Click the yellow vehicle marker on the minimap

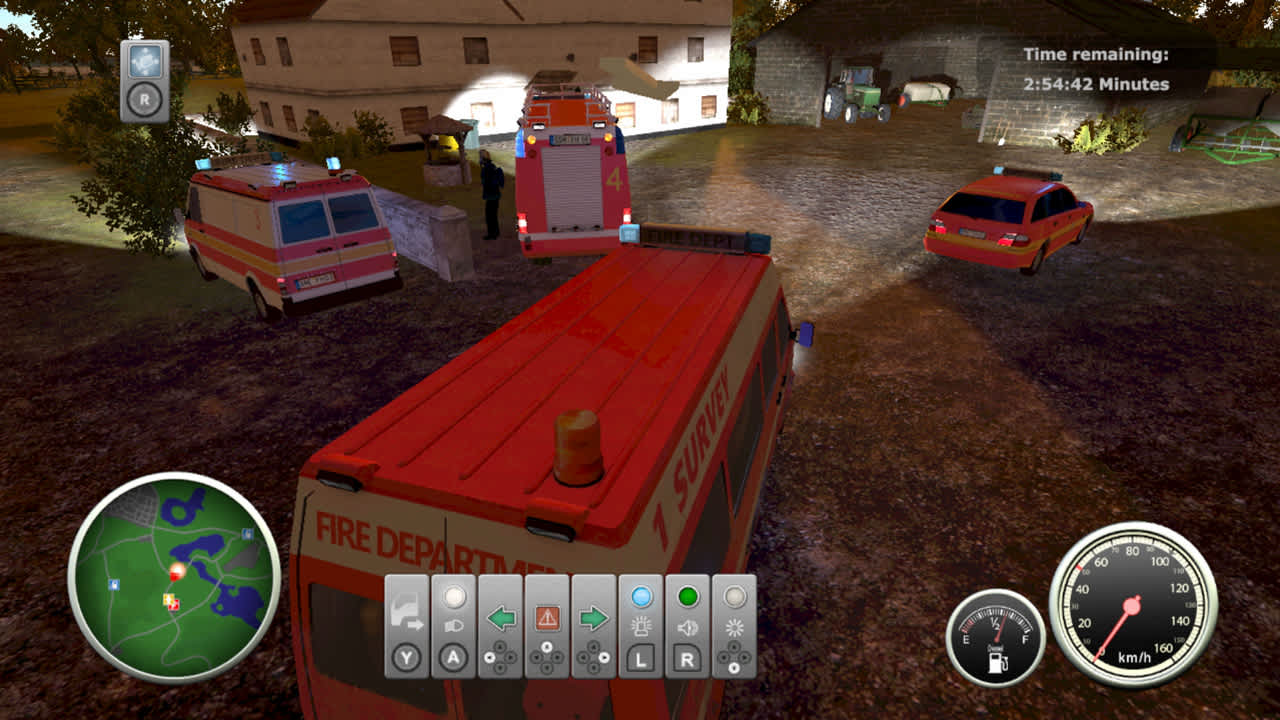[167, 599]
